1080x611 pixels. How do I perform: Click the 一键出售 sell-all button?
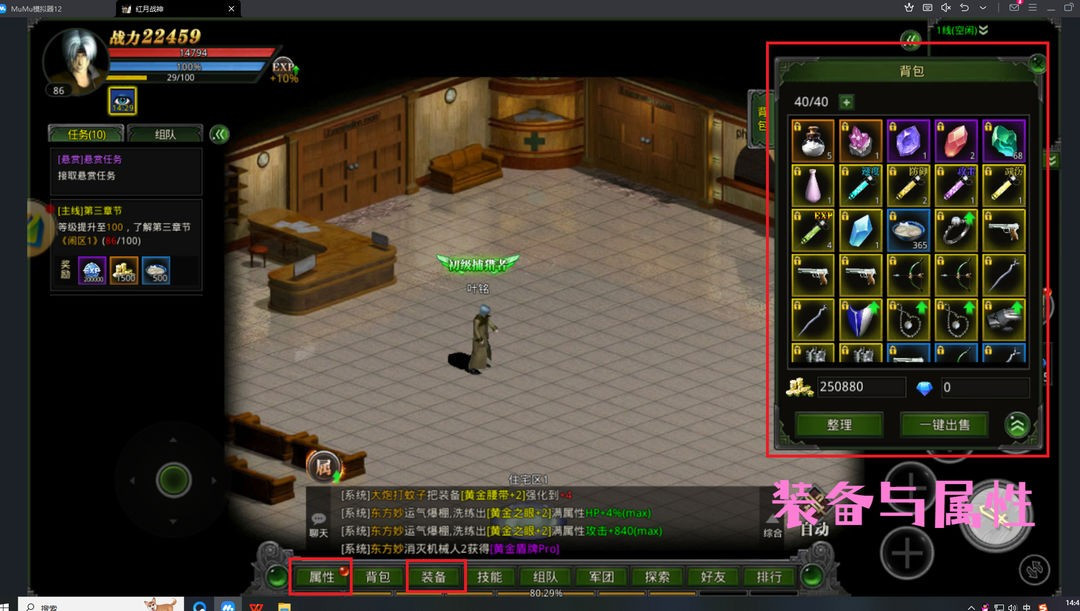(x=943, y=424)
